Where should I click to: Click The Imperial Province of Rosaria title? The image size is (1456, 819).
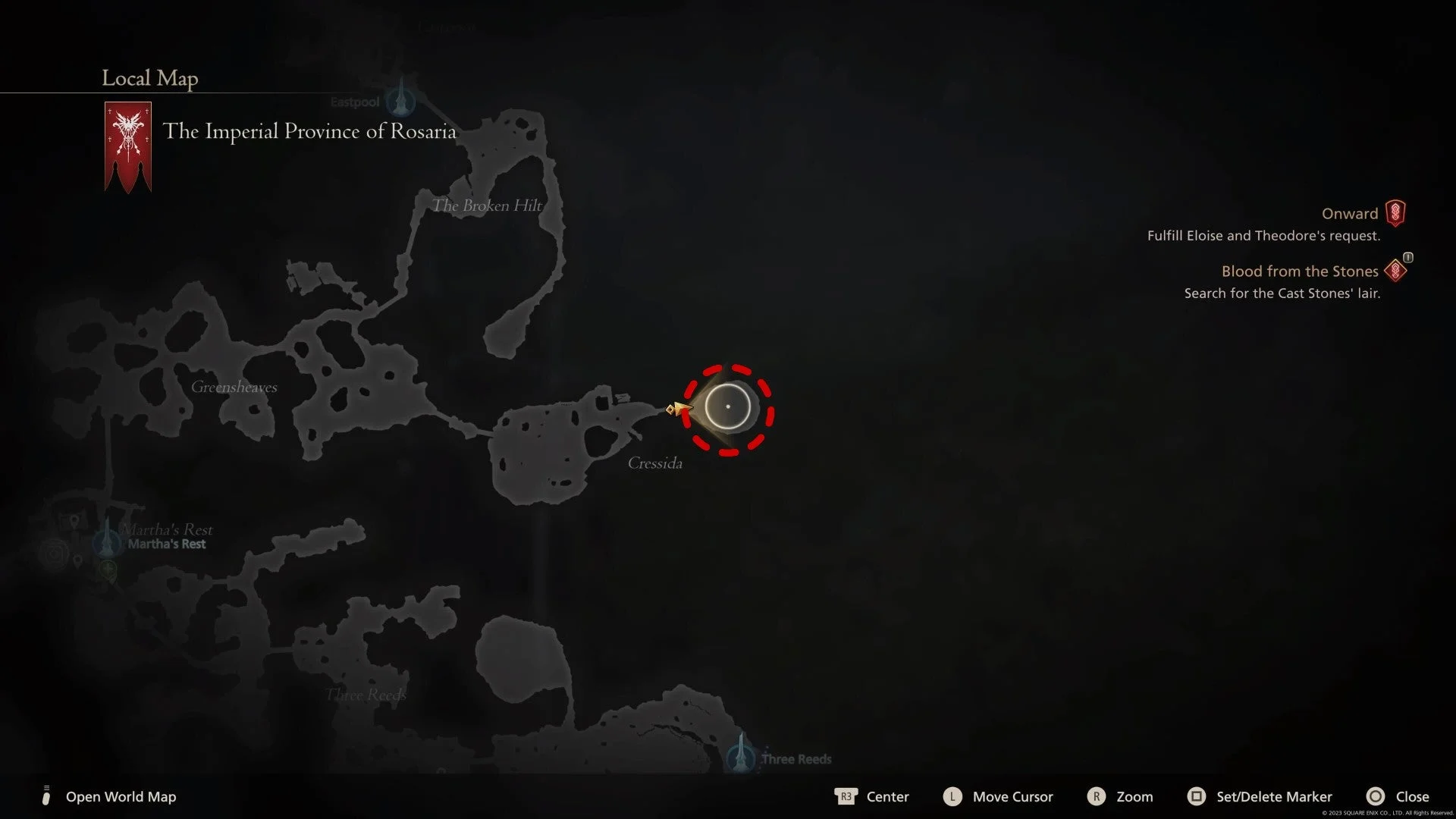point(311,131)
